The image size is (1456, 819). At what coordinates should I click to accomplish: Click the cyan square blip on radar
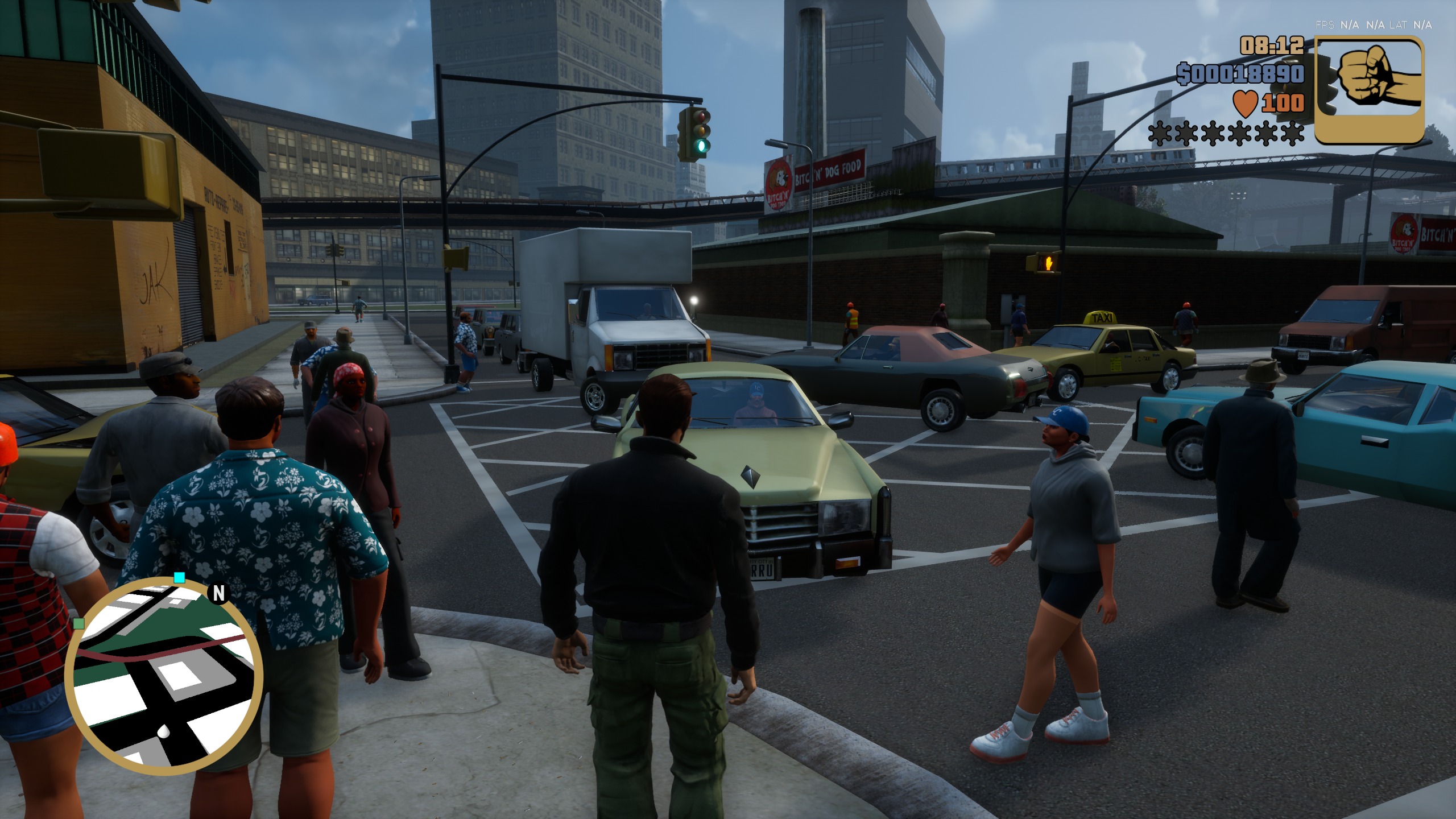tap(179, 578)
